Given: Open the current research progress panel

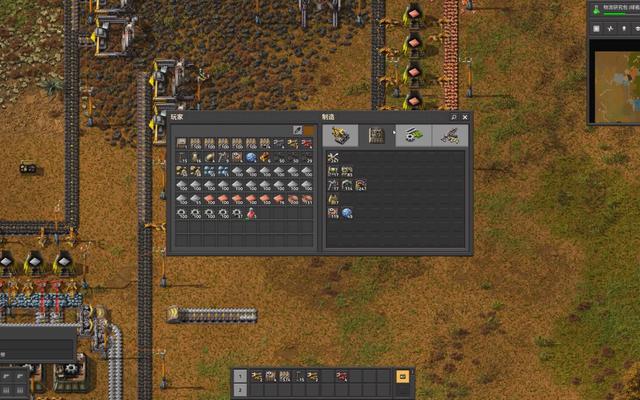Looking at the screenshot, I should (613, 9).
